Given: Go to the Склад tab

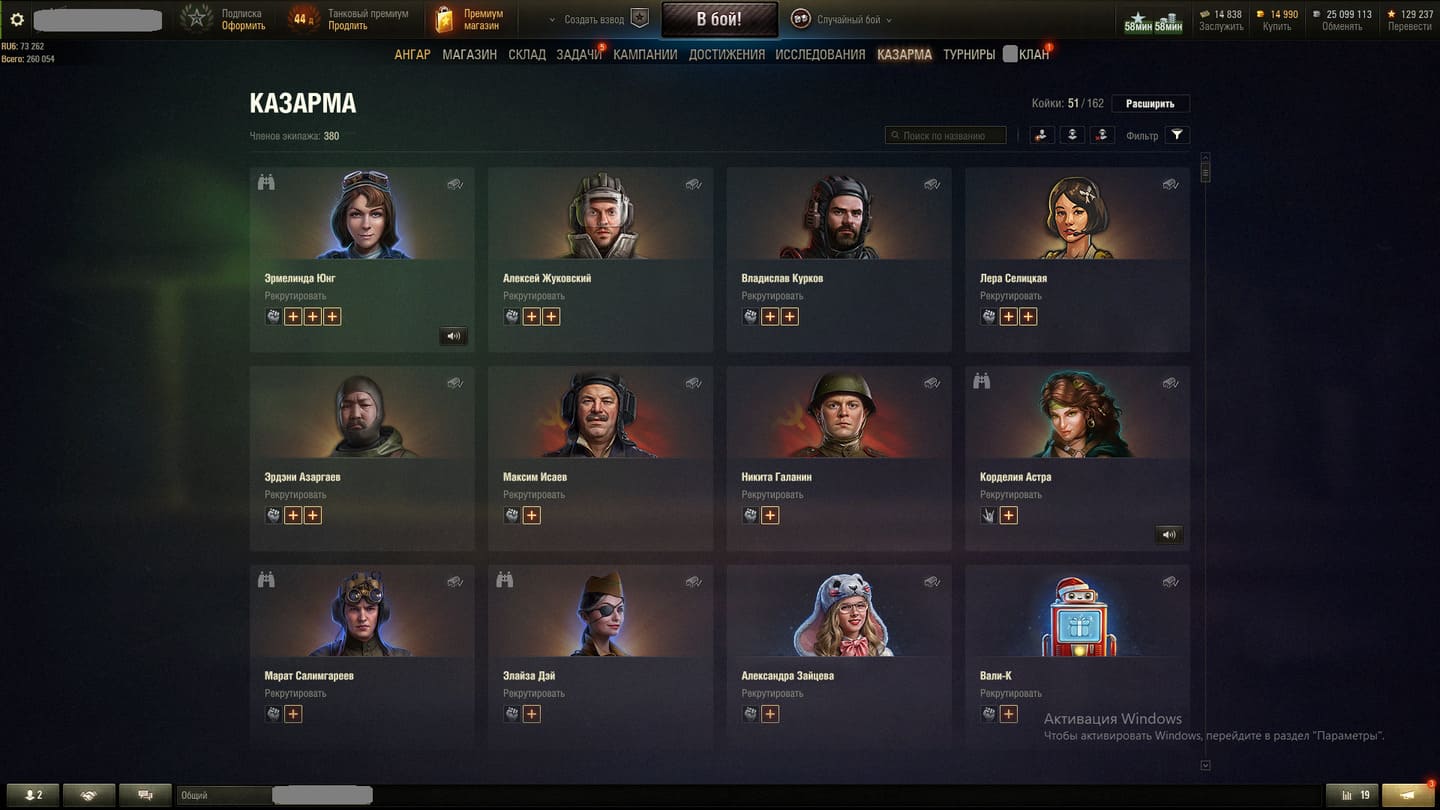Looking at the screenshot, I should tap(527, 54).
